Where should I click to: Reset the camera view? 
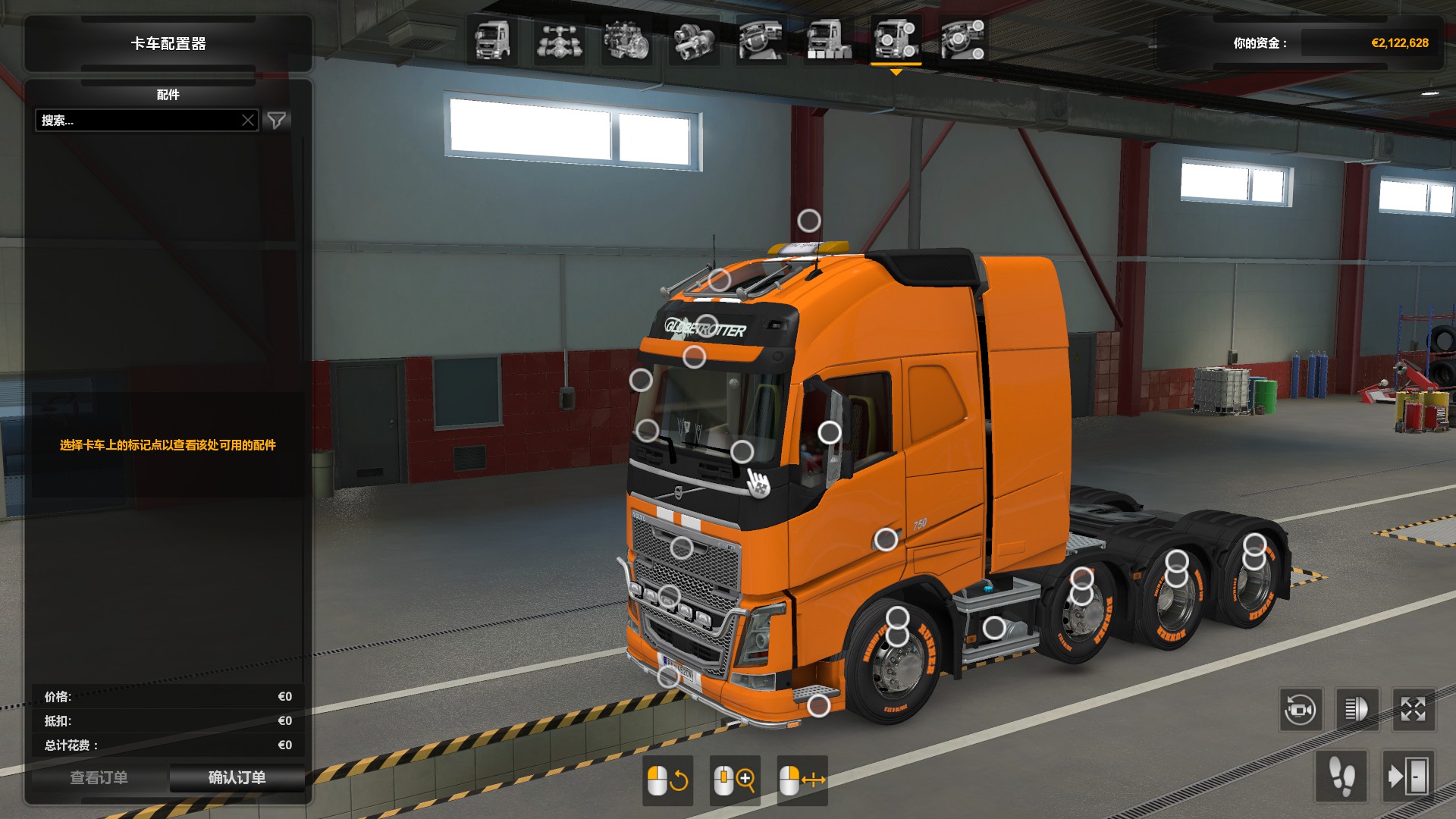1301,711
